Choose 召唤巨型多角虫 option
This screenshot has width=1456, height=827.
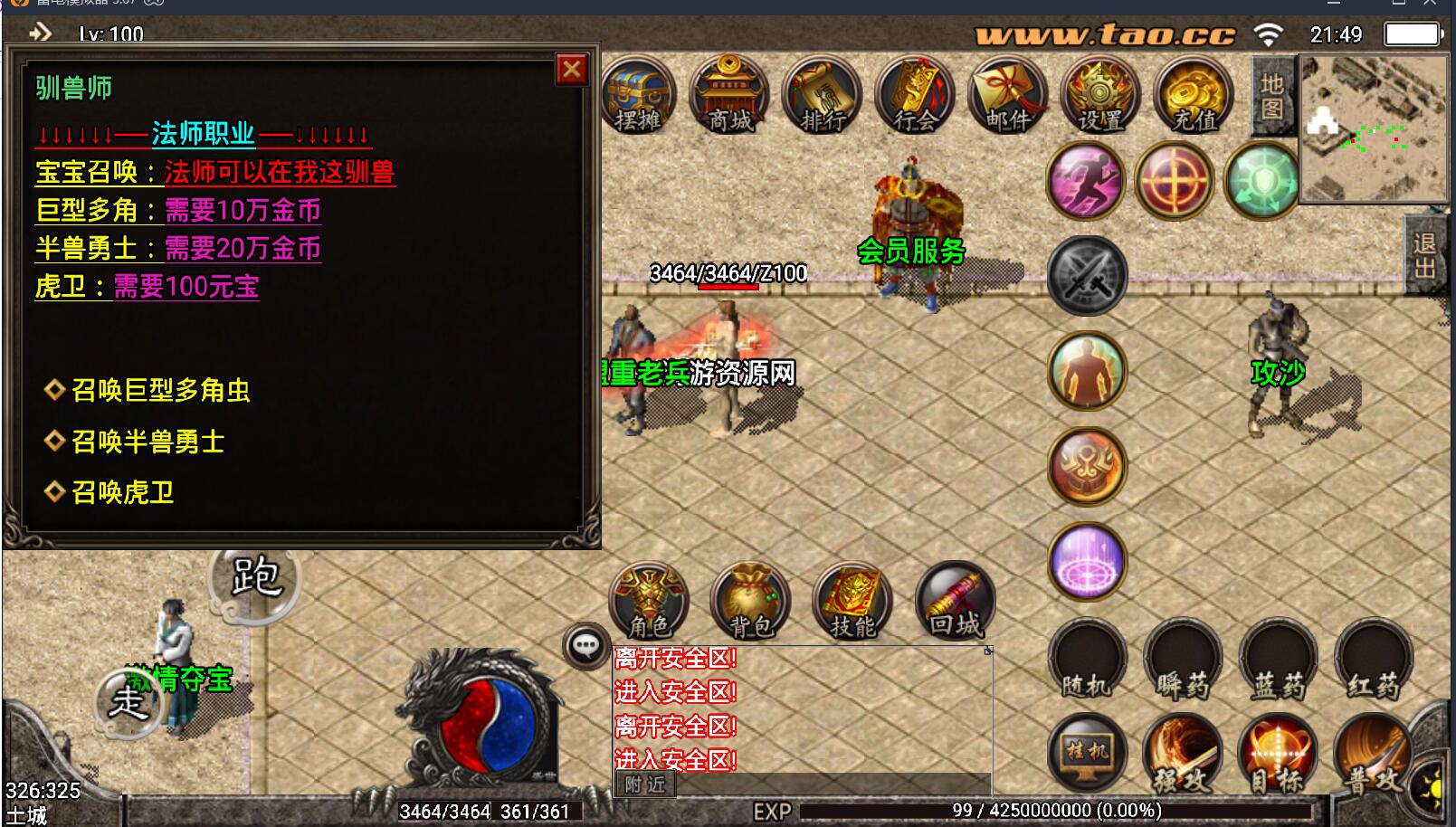pos(160,390)
